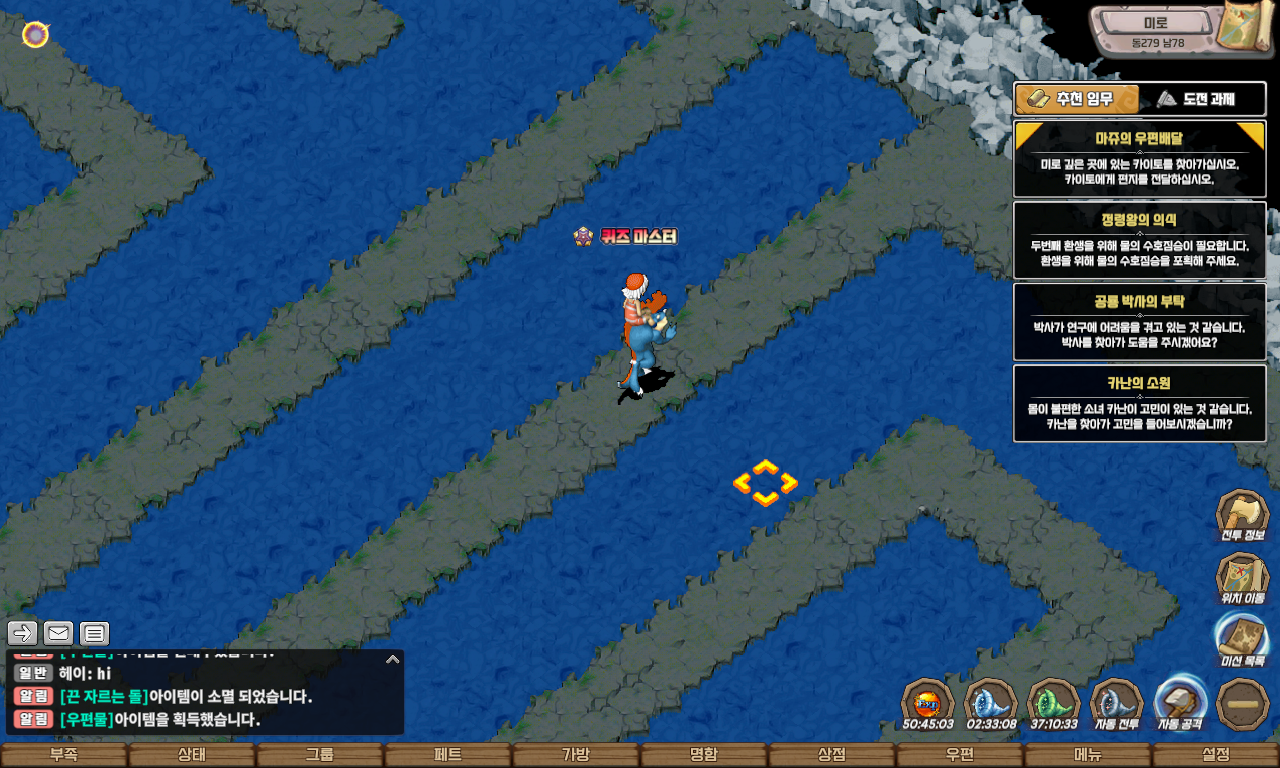Open the 미션 목록 scroll icon

coord(1242,641)
